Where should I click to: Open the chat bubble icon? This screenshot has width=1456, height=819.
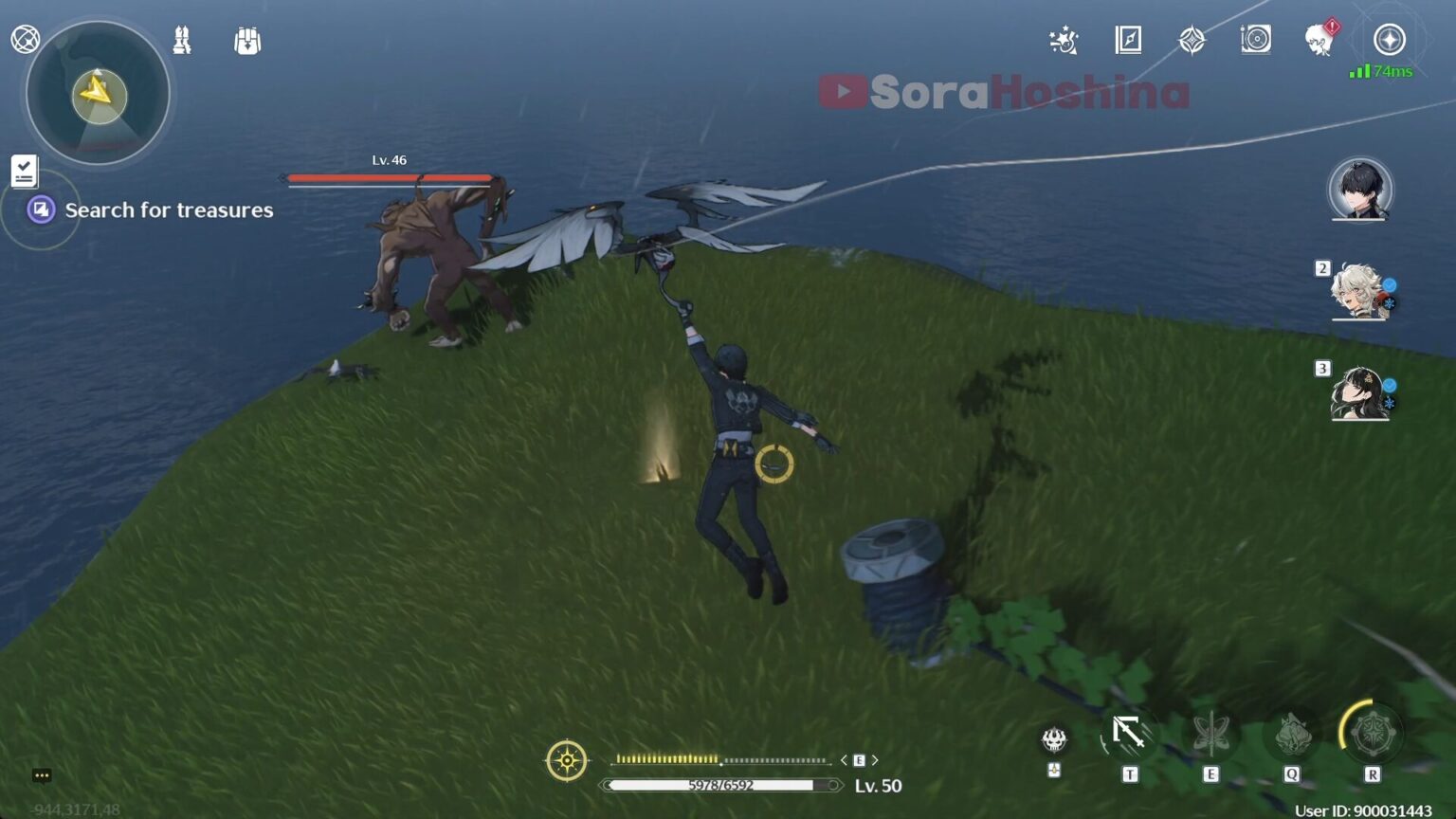[42, 775]
